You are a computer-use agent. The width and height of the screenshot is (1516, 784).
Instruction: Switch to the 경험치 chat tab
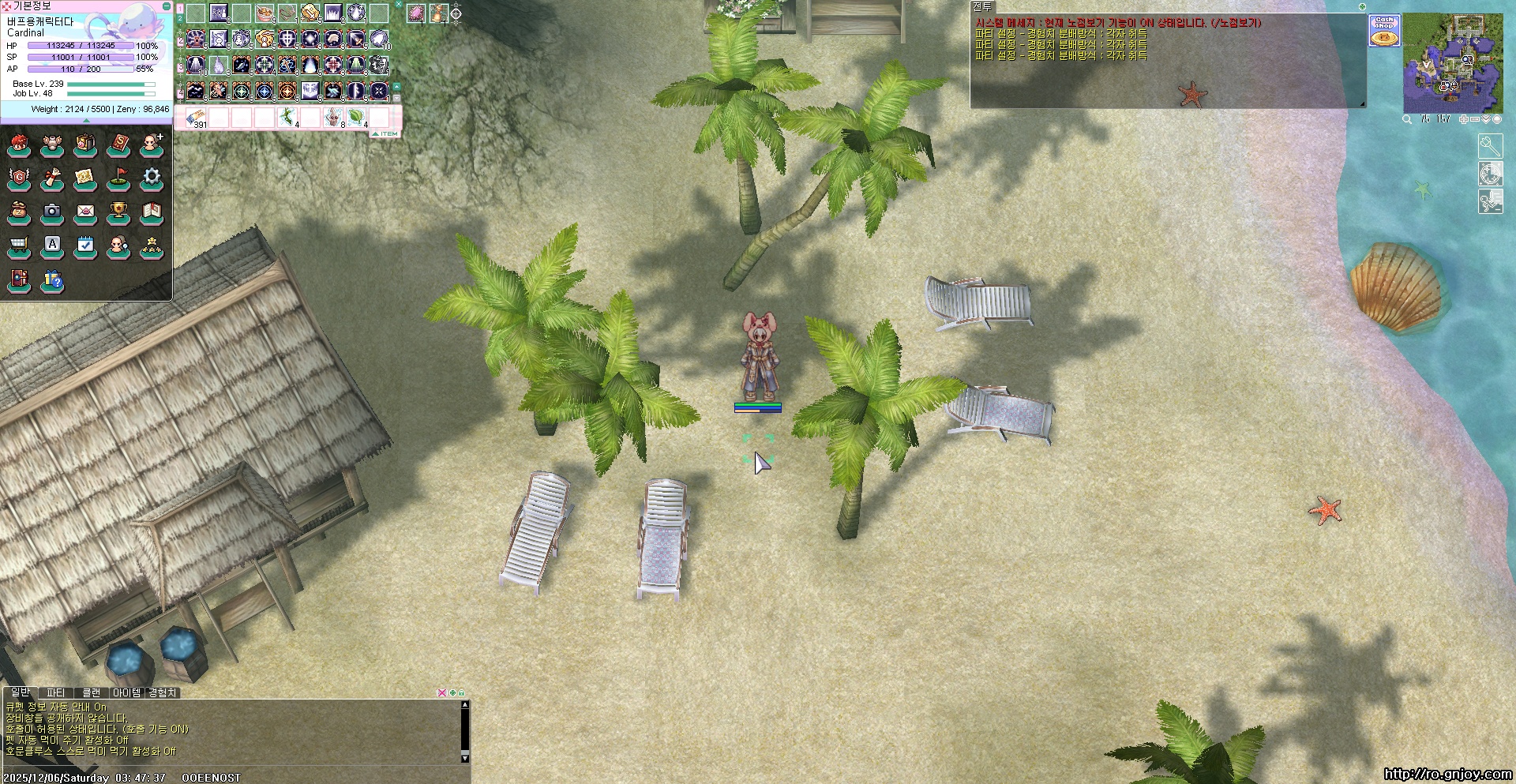click(163, 693)
